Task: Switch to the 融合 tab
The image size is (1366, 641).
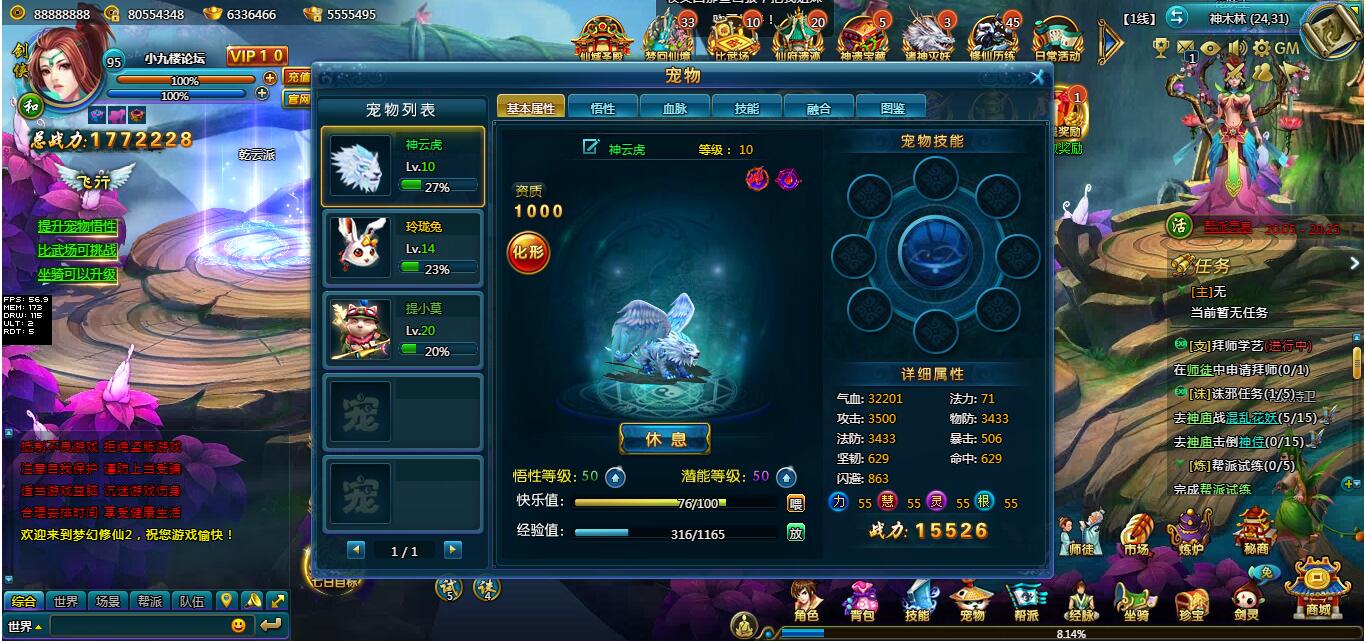Action: [x=818, y=108]
